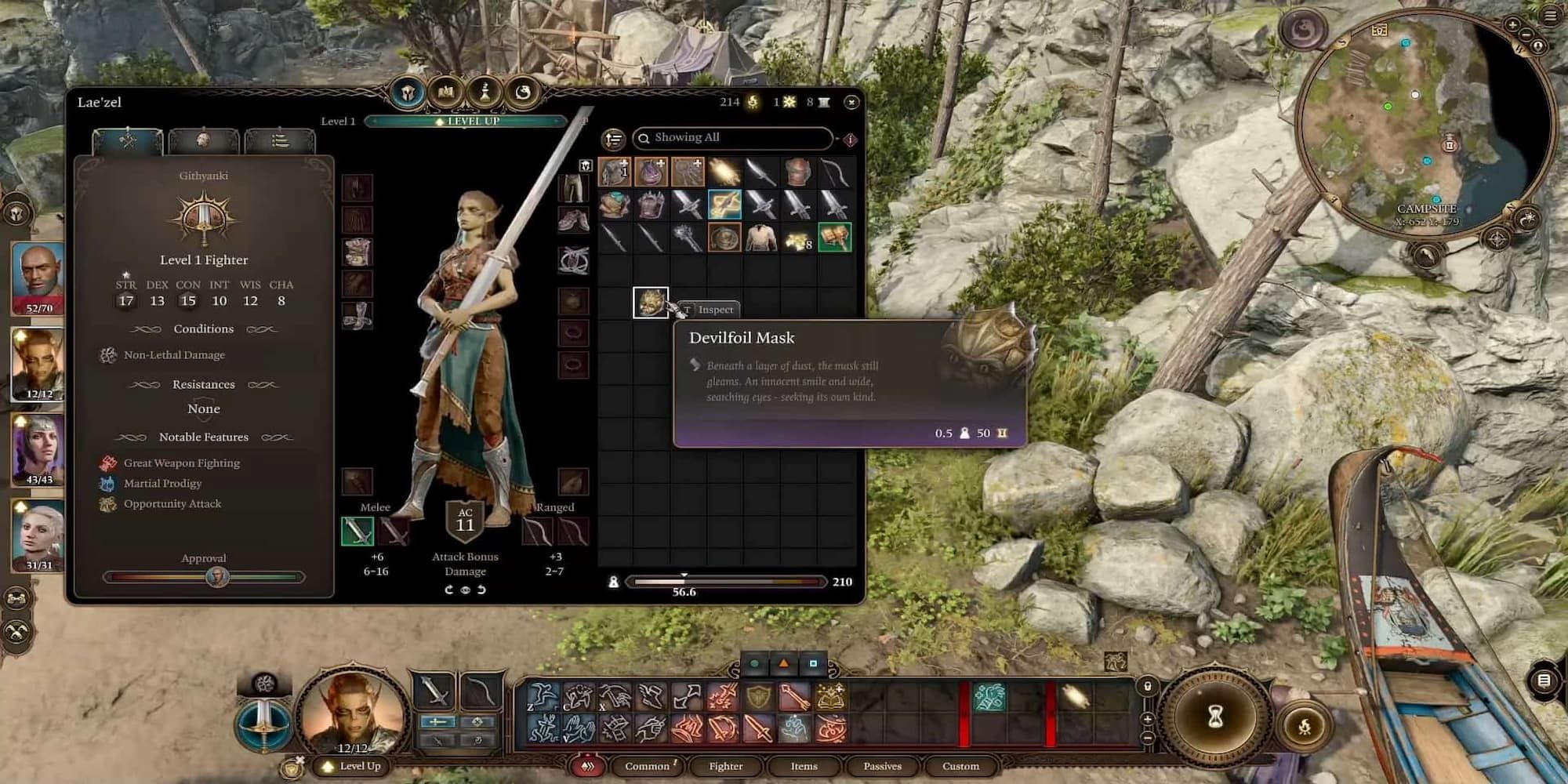Open the Passives hotbar tab
Image resolution: width=1568 pixels, height=784 pixels.
882,766
